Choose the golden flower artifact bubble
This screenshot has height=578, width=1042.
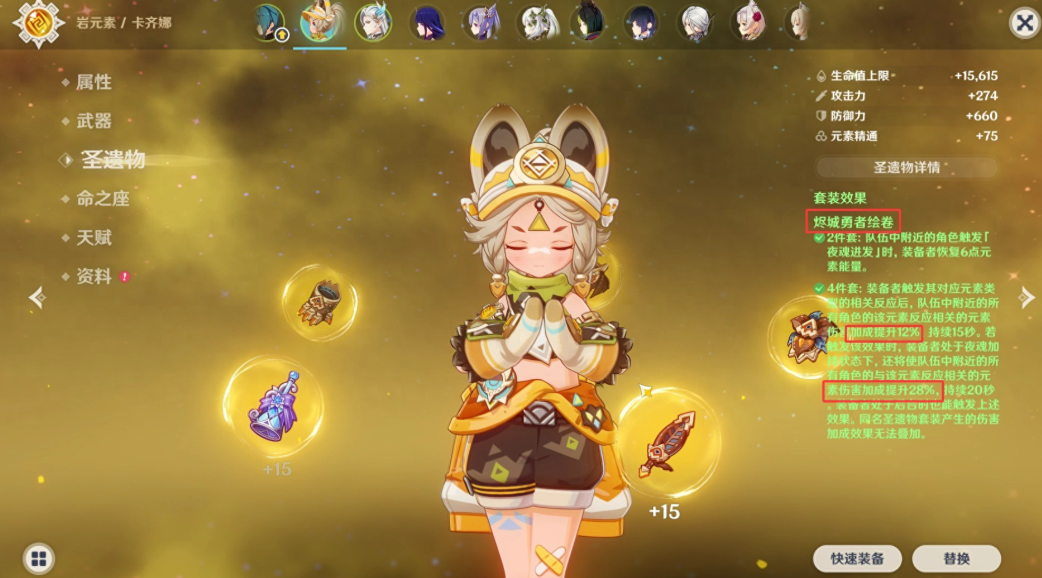point(320,302)
